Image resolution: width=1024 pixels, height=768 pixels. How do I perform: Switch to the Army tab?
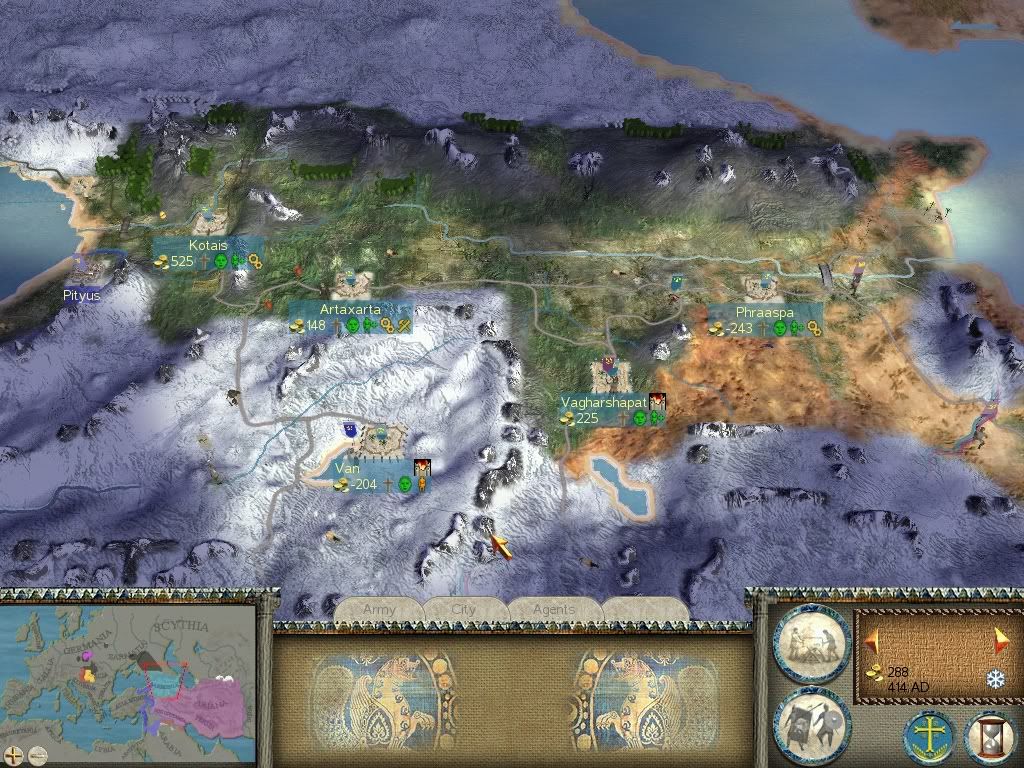(380, 609)
